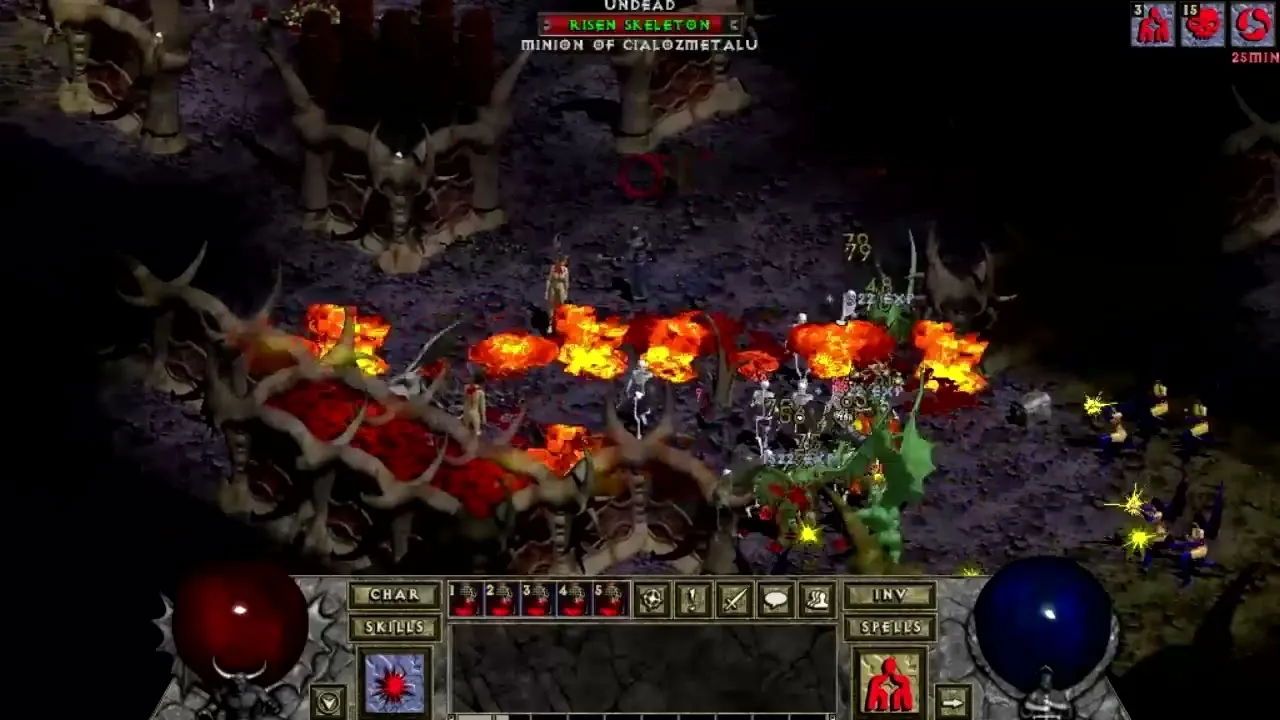Open the SKILLS panel
Viewport: 1280px width, 720px height.
pyautogui.click(x=395, y=626)
